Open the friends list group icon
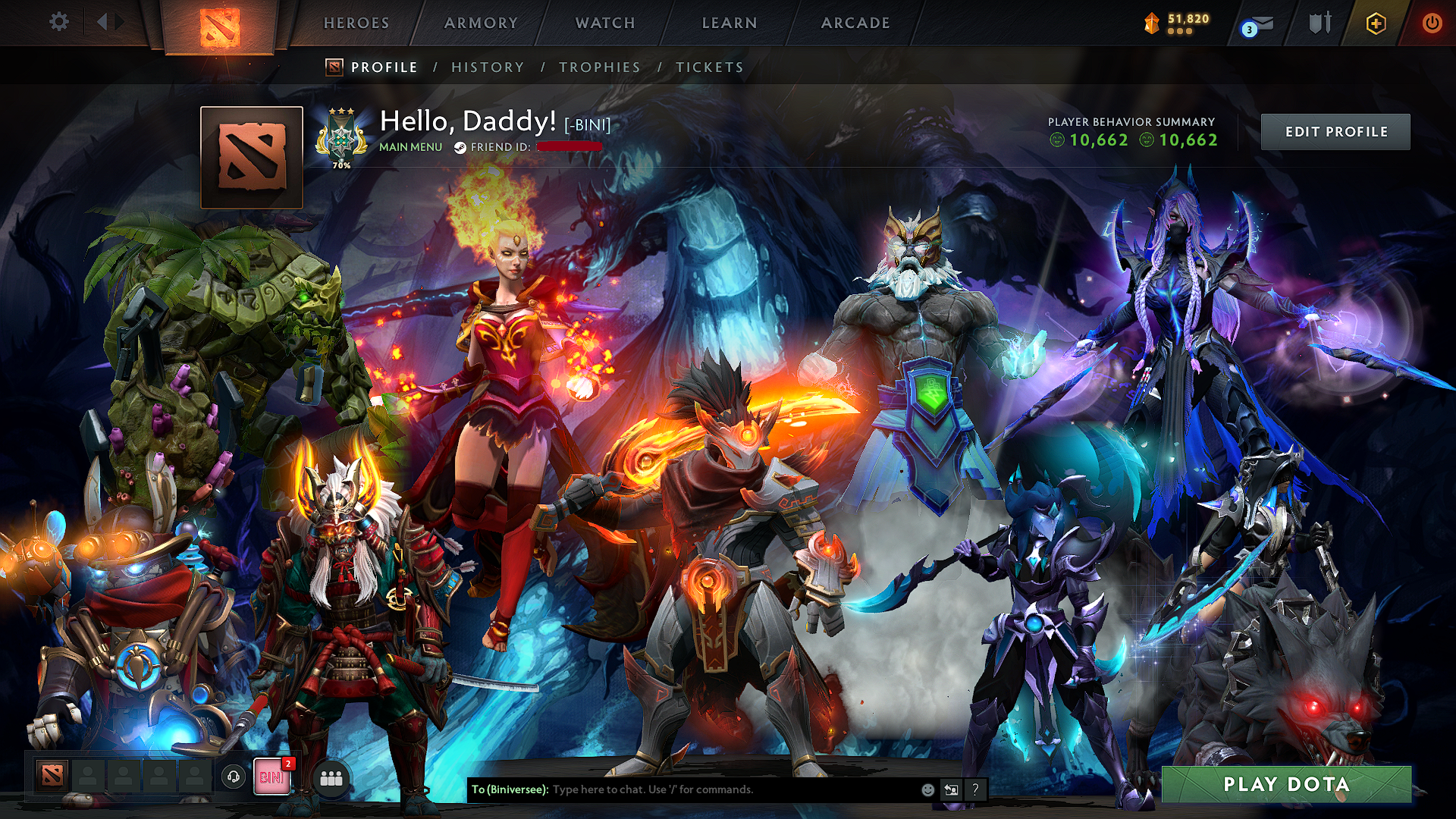The image size is (1456, 819). pyautogui.click(x=331, y=777)
